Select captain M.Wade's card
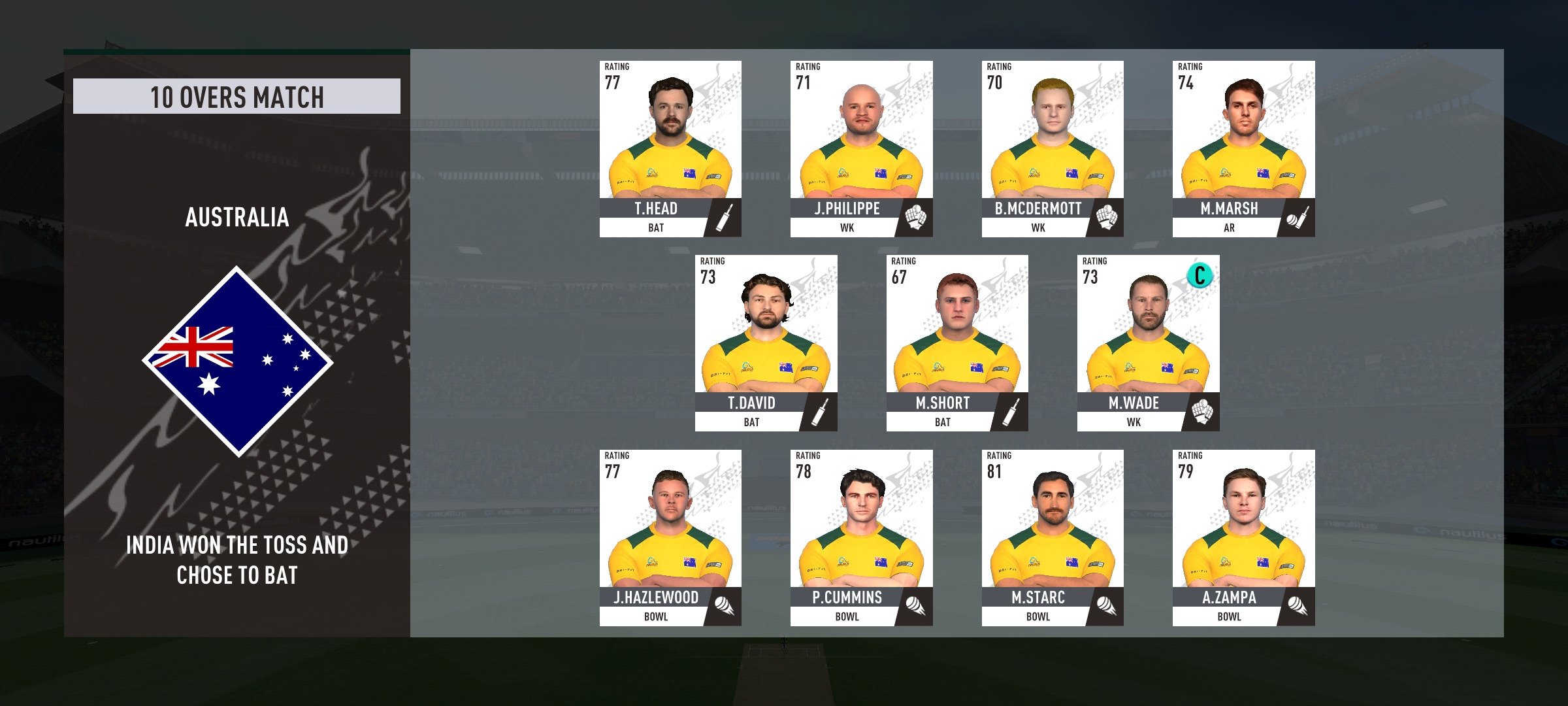The width and height of the screenshot is (1568, 706). pyautogui.click(x=1148, y=343)
